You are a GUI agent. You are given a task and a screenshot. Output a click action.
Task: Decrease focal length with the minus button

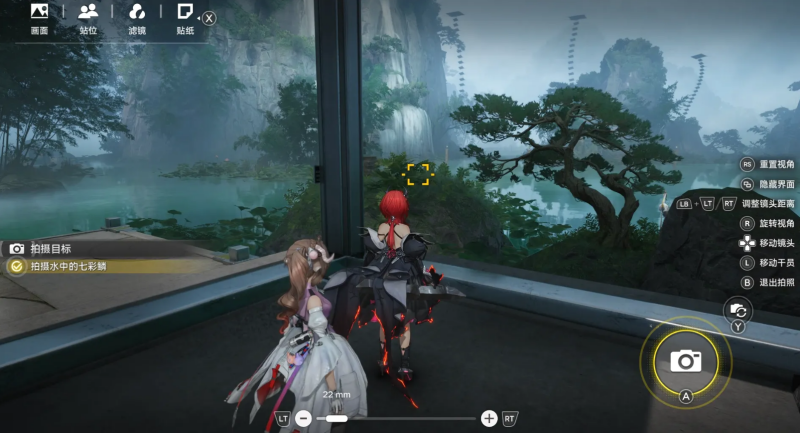pyautogui.click(x=303, y=418)
